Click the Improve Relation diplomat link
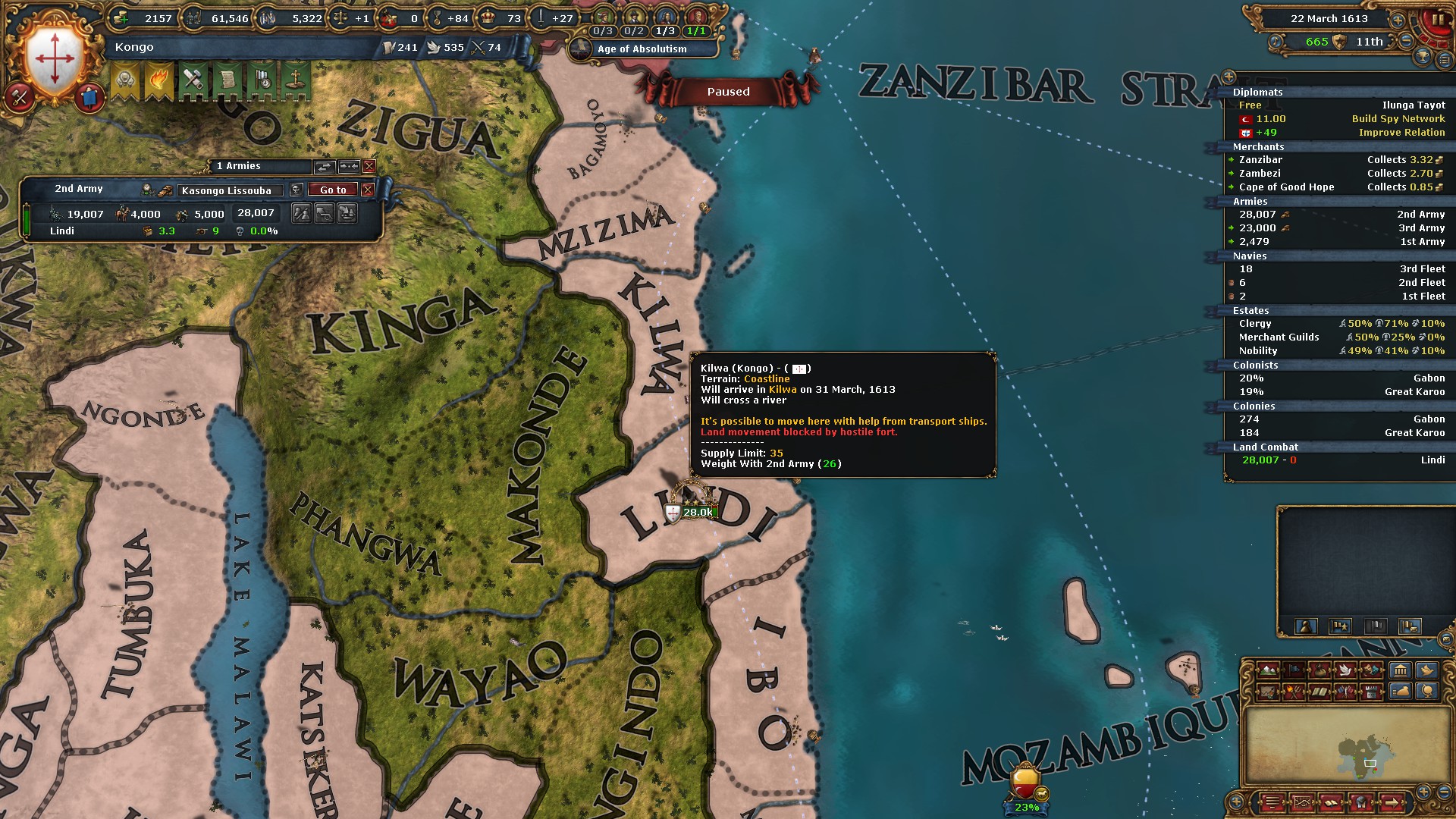1456x819 pixels. click(1401, 132)
